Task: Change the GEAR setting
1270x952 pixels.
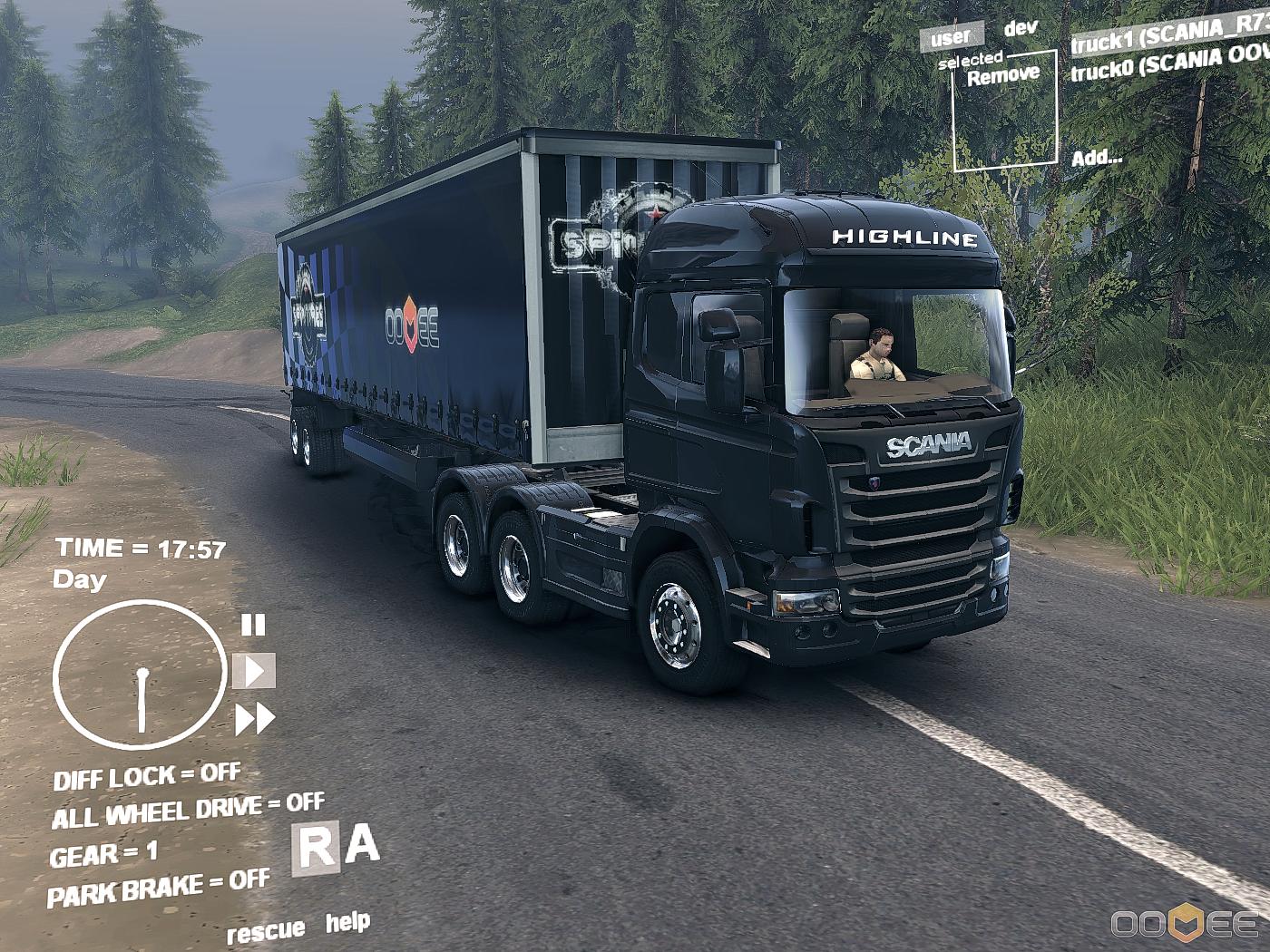Action: (103, 854)
